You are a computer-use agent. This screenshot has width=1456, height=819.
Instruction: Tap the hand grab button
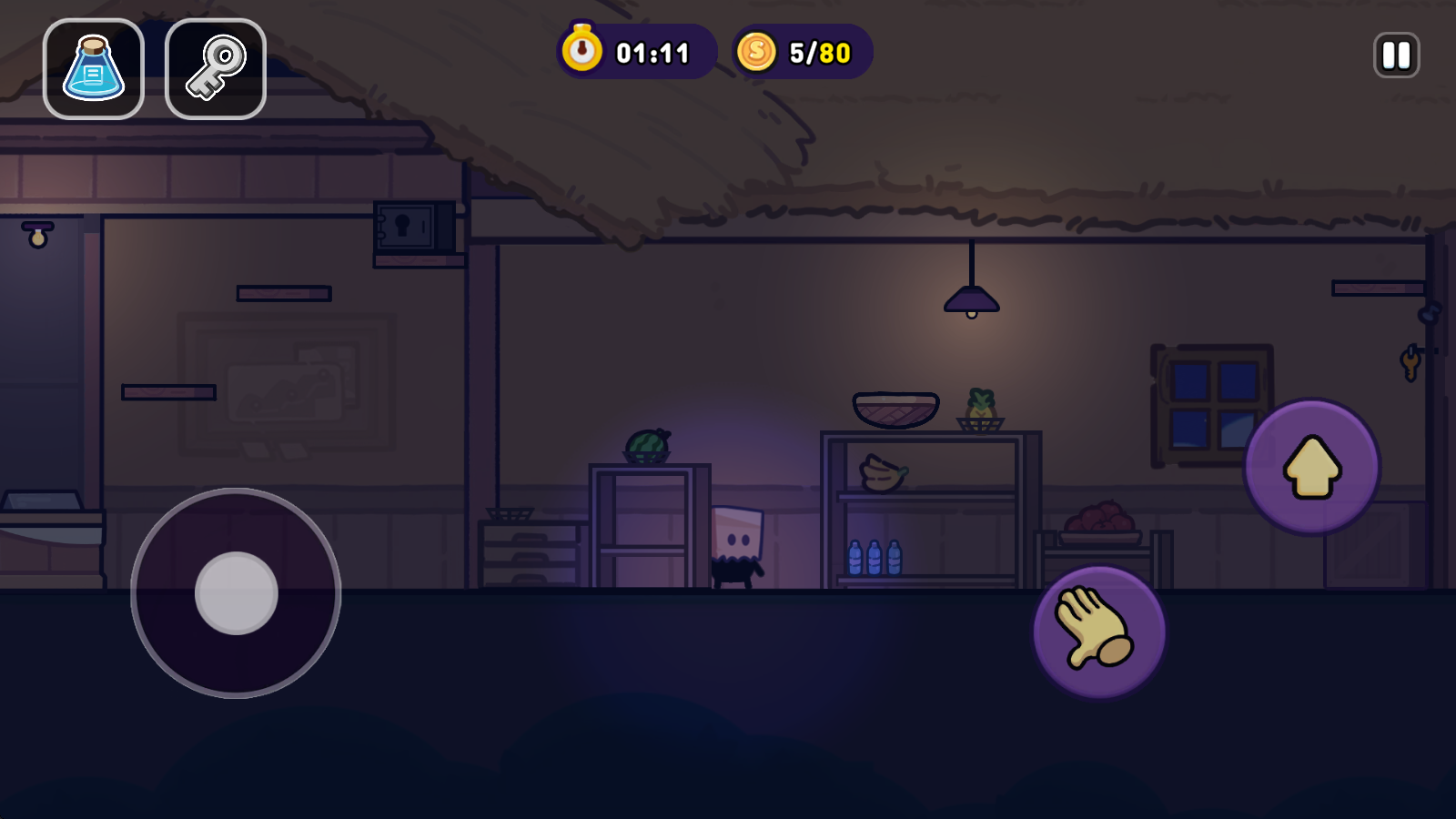1099,632
